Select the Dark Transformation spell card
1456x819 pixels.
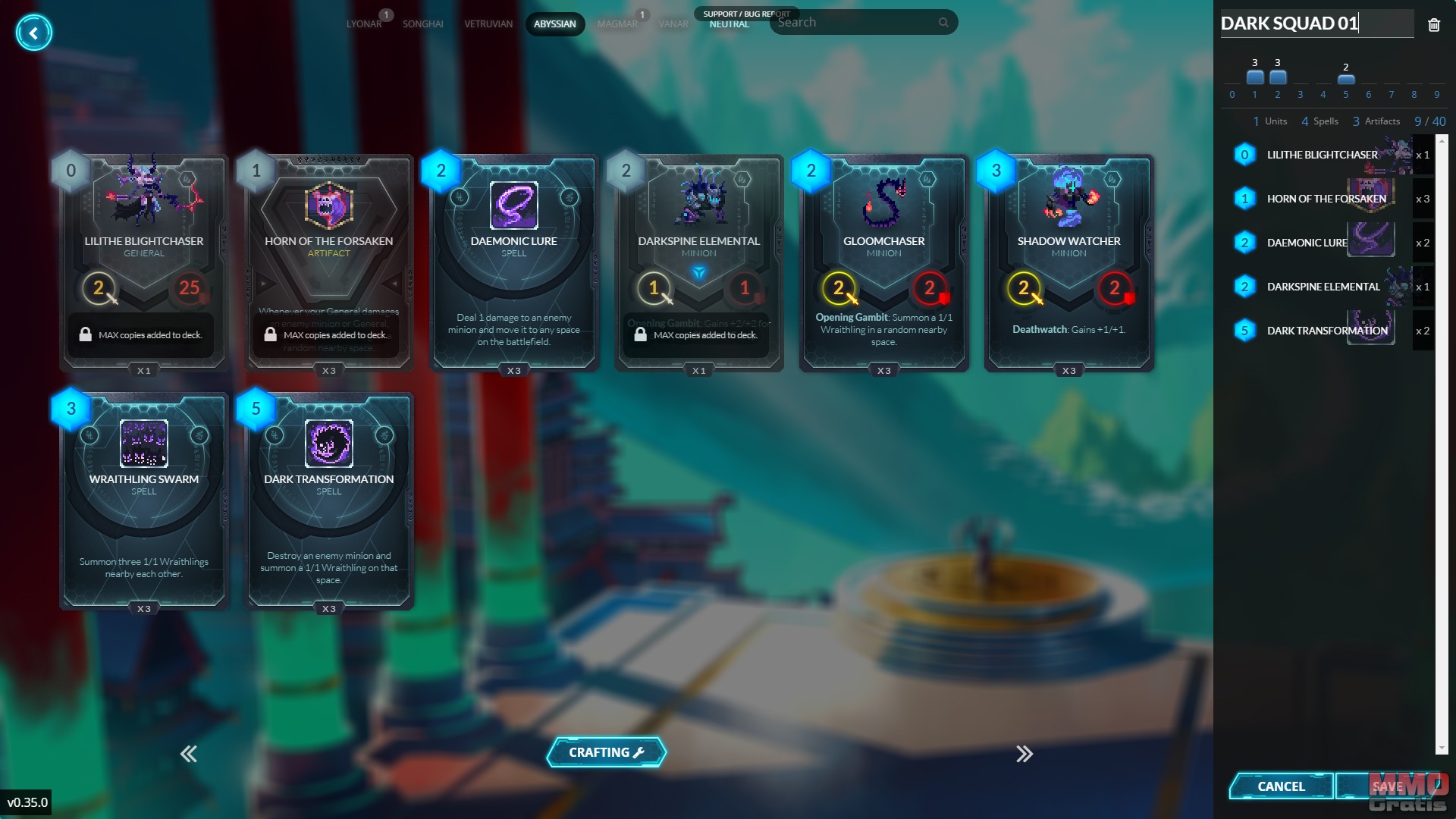pos(329,500)
